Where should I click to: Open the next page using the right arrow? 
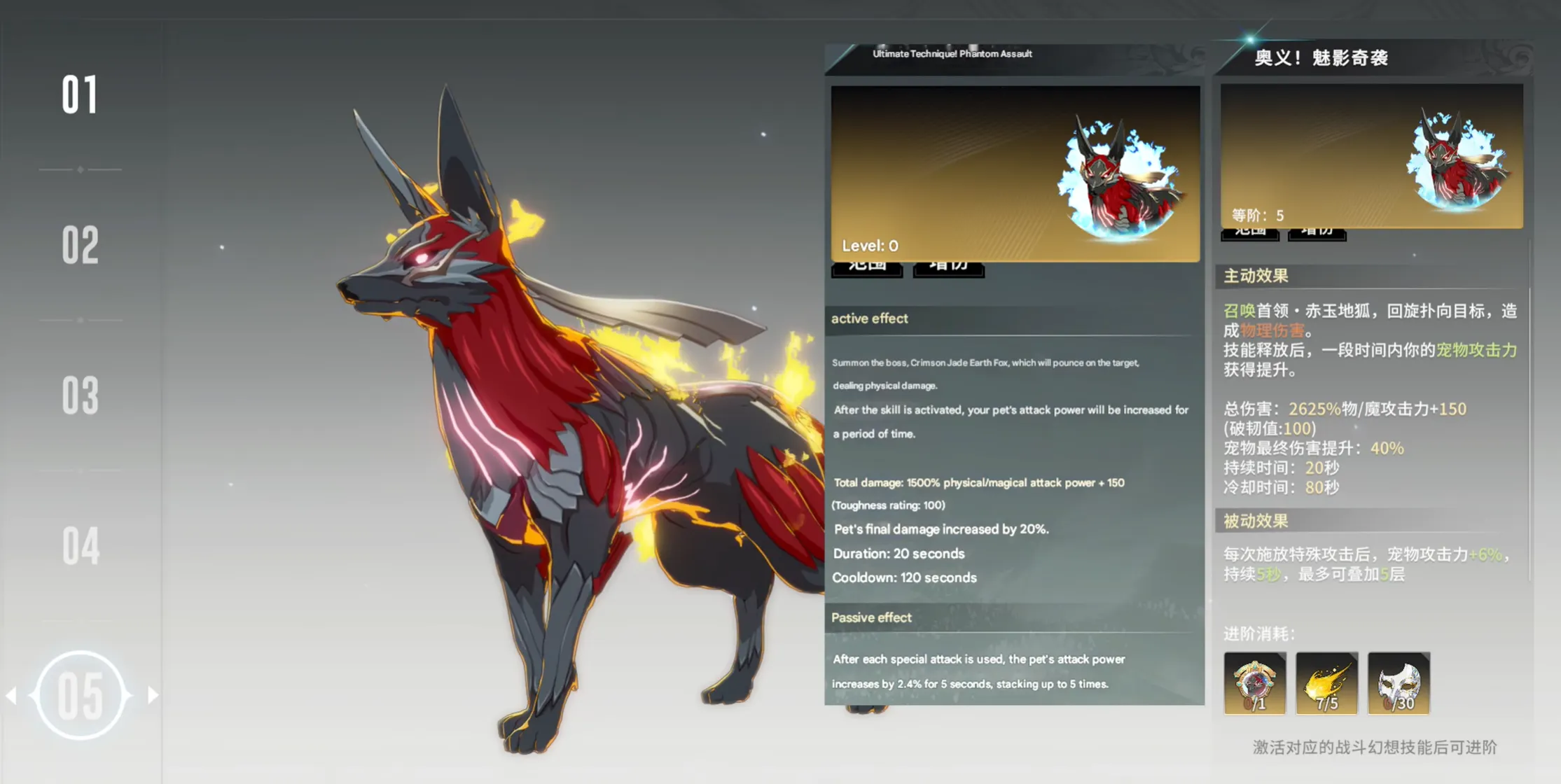pos(151,694)
